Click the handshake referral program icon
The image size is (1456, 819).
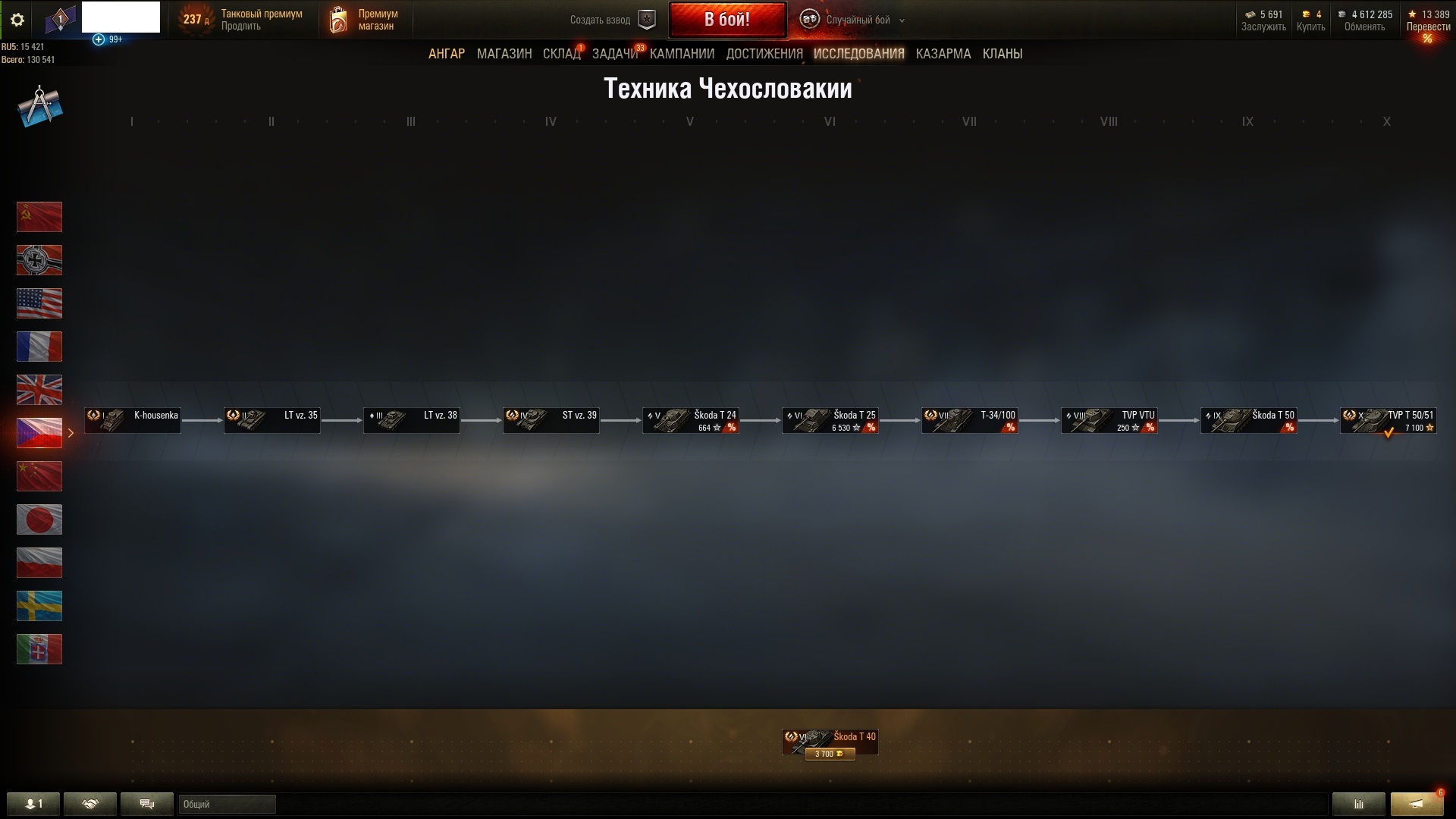pyautogui.click(x=90, y=804)
